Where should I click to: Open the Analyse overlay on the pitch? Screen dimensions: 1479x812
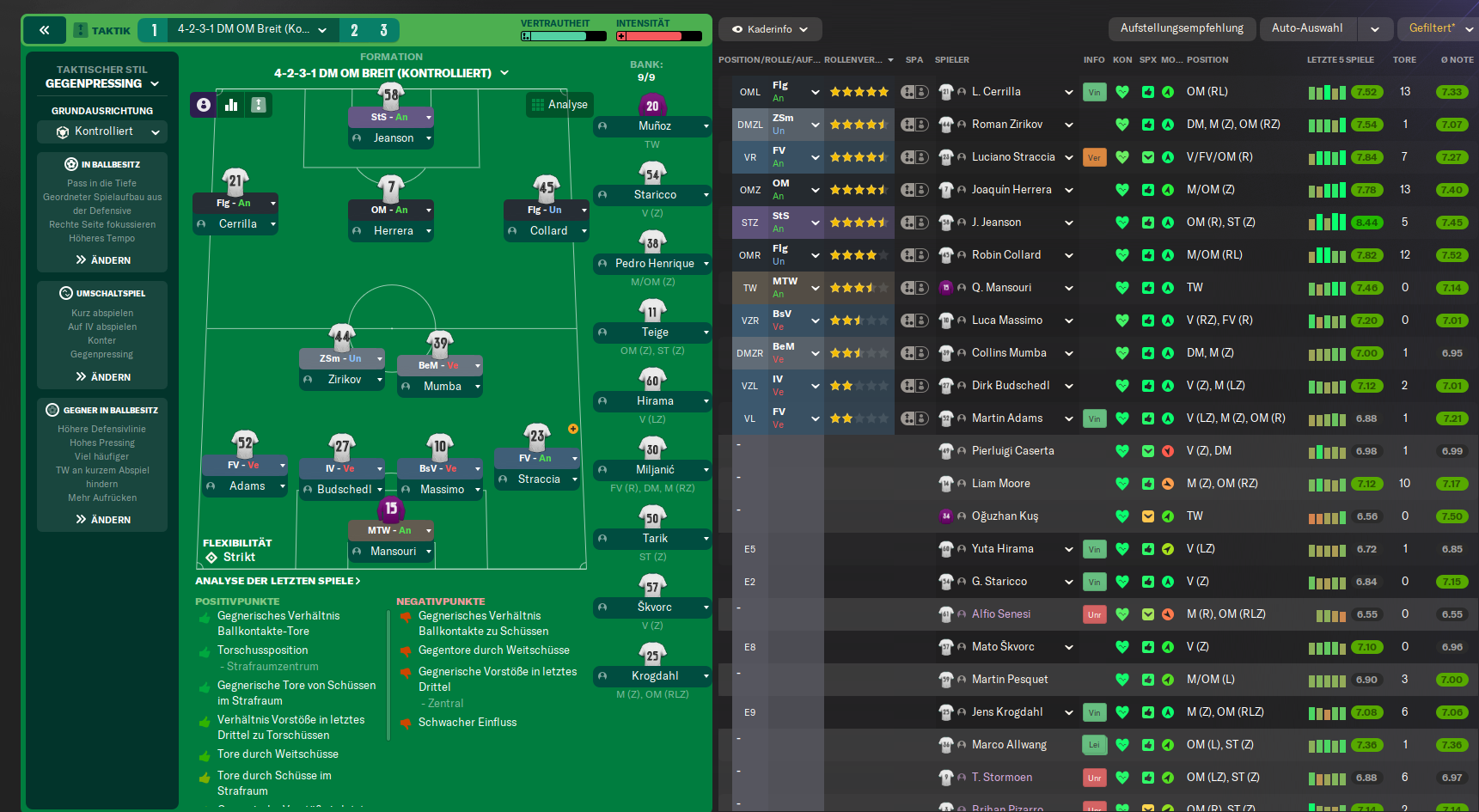pyautogui.click(x=559, y=104)
